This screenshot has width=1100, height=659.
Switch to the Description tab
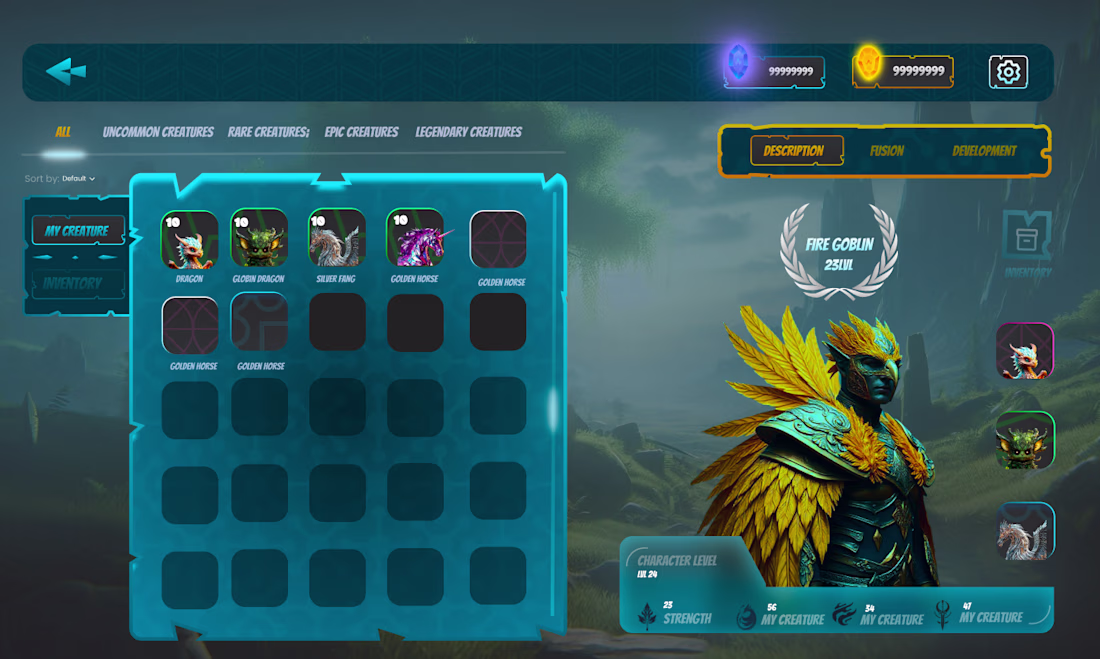(794, 151)
